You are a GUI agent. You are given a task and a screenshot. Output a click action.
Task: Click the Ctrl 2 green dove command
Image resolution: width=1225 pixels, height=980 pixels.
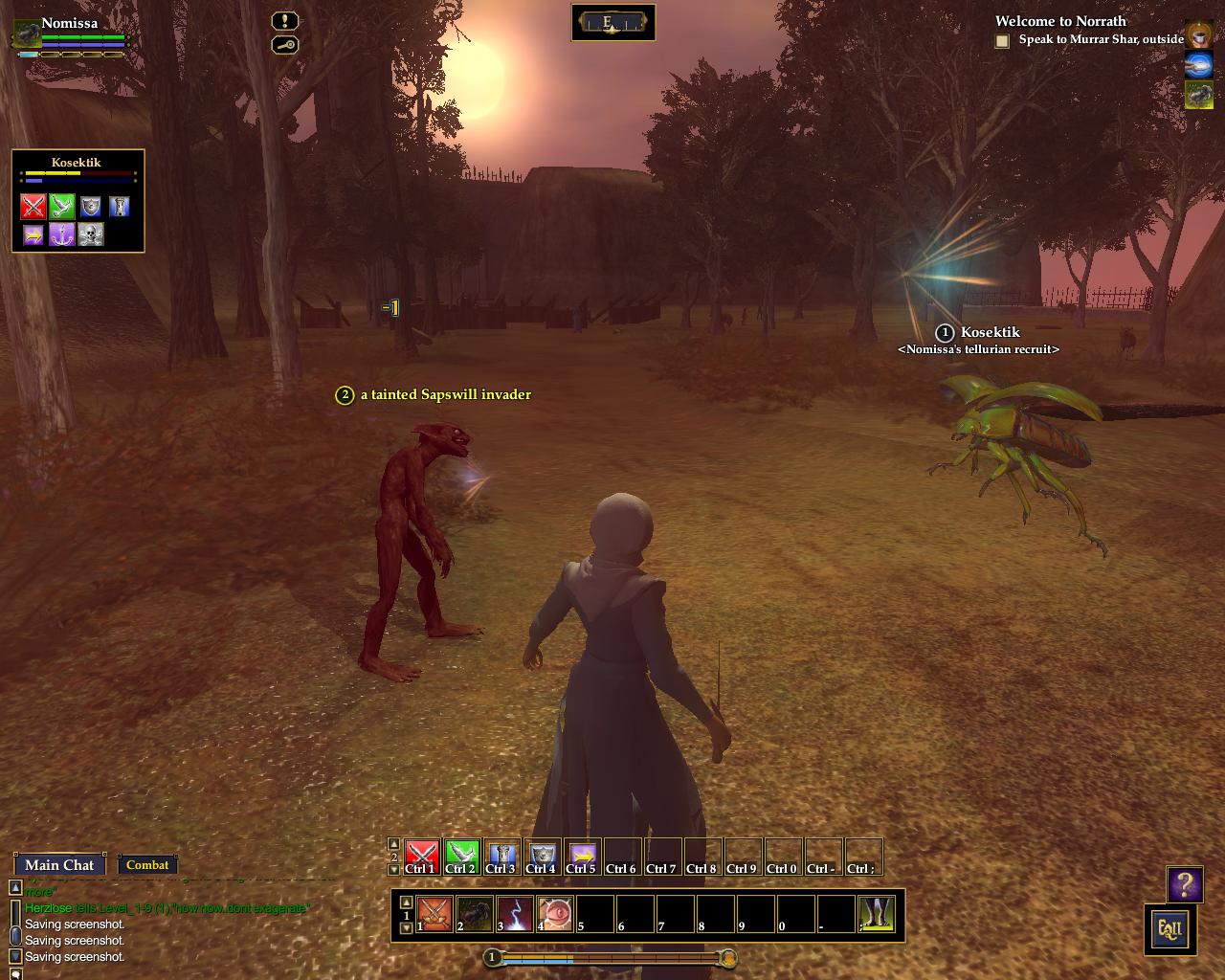[461, 856]
